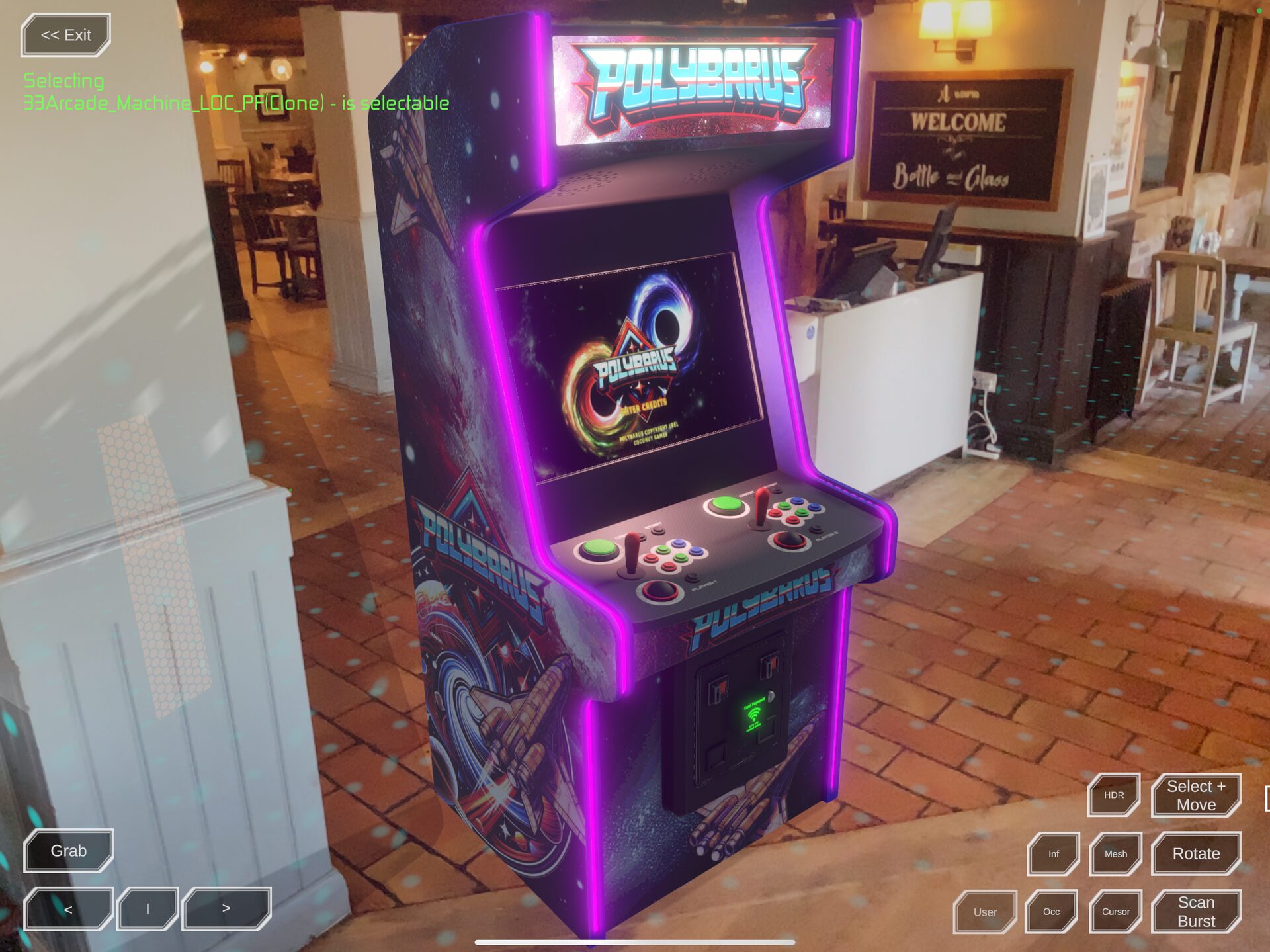Activate the Rotate tool

point(1195,853)
